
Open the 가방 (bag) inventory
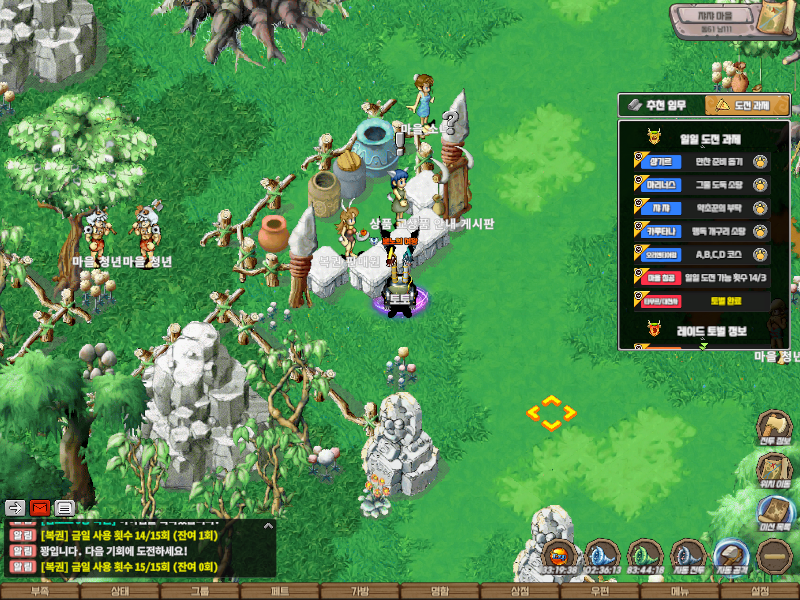[360, 592]
